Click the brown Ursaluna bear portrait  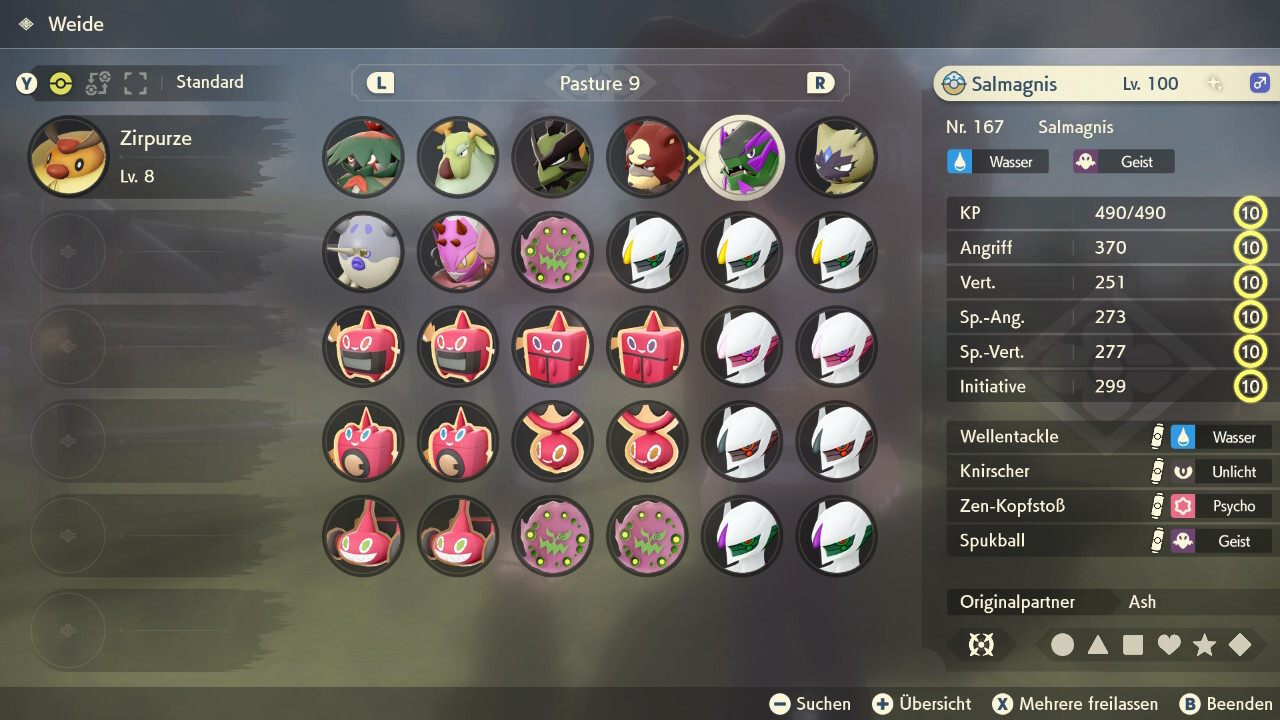pos(647,158)
